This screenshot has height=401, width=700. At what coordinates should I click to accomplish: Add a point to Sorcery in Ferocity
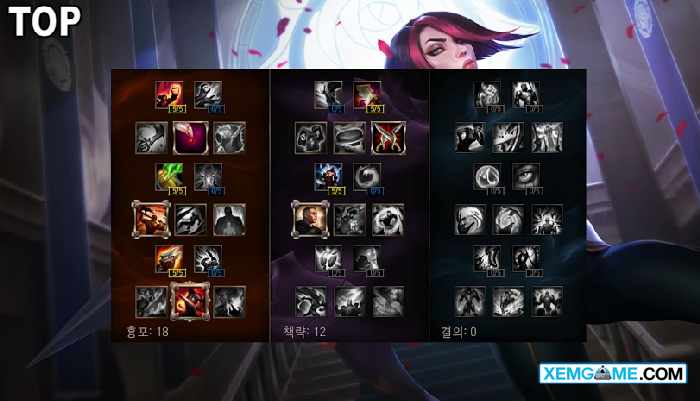click(x=207, y=94)
